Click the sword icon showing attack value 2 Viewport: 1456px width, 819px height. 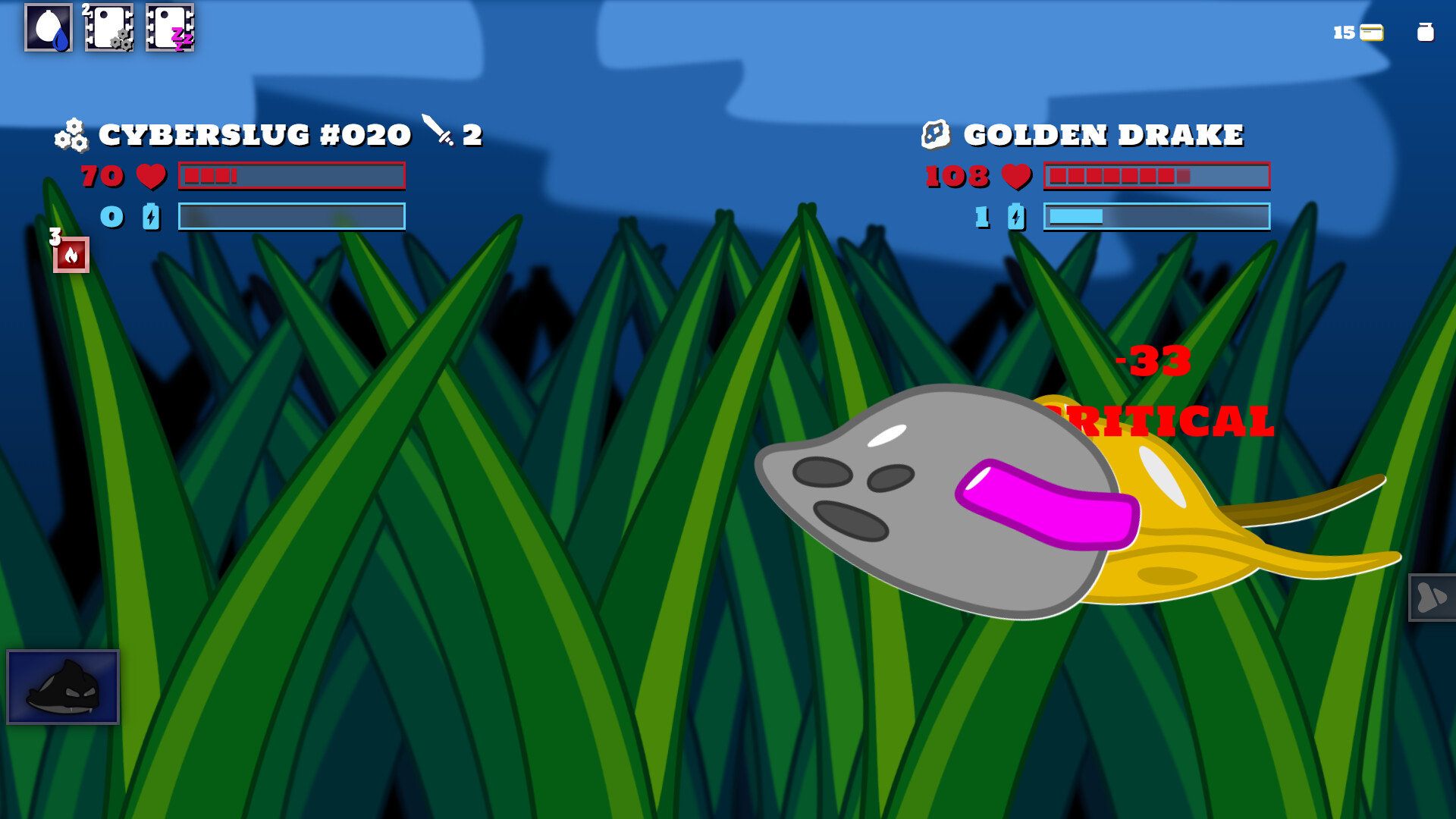click(441, 134)
